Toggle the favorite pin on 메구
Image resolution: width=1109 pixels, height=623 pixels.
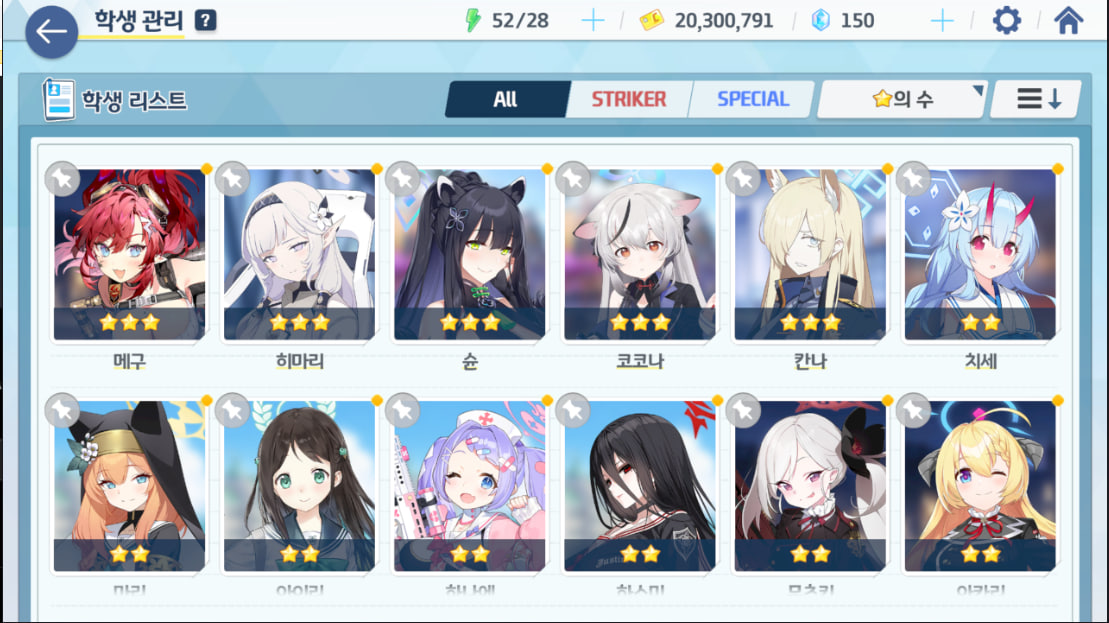coord(62,178)
